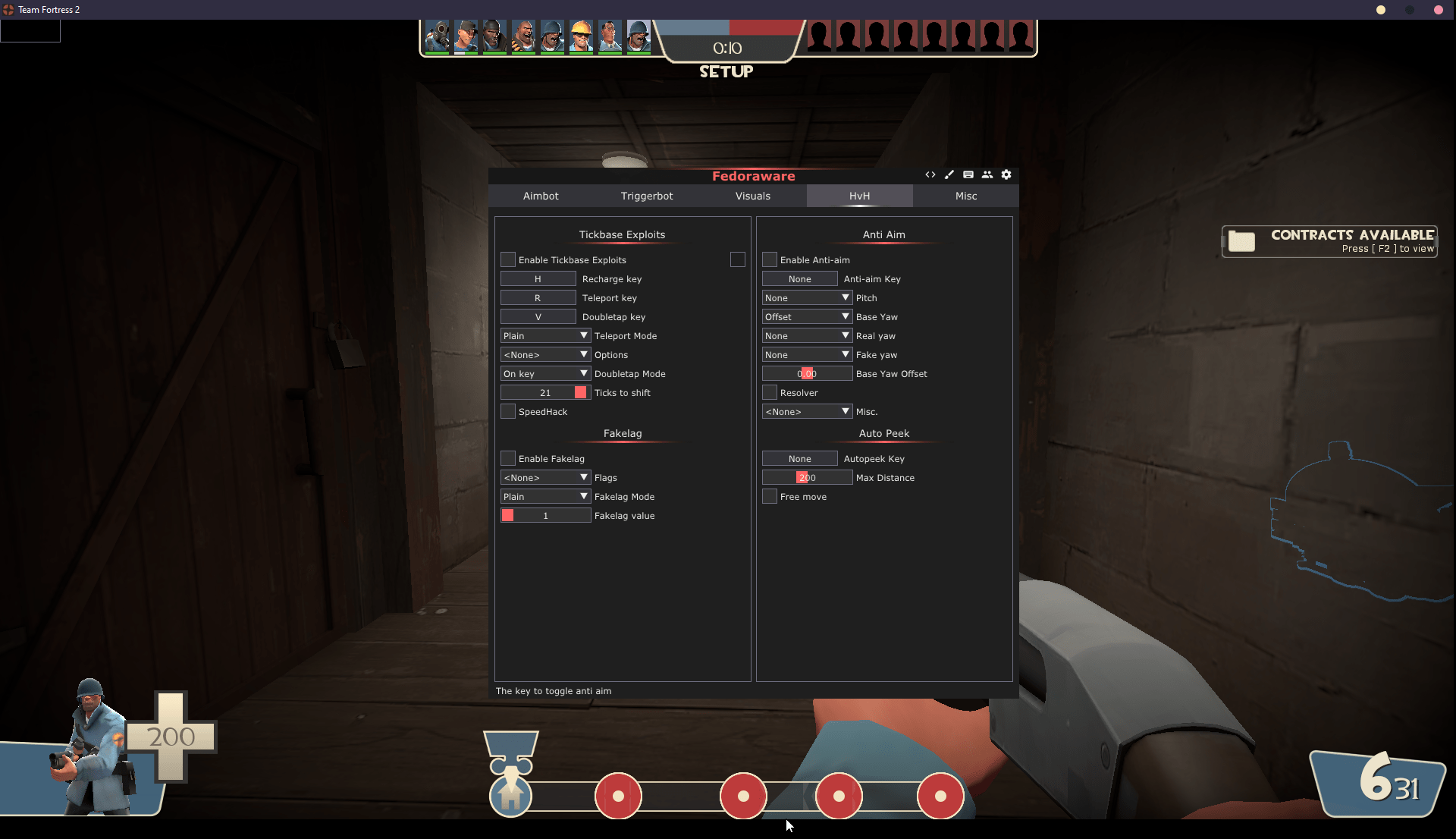Open the Base Yaw dropdown showing Offset
The width and height of the screenshot is (1456, 839).
tap(807, 316)
